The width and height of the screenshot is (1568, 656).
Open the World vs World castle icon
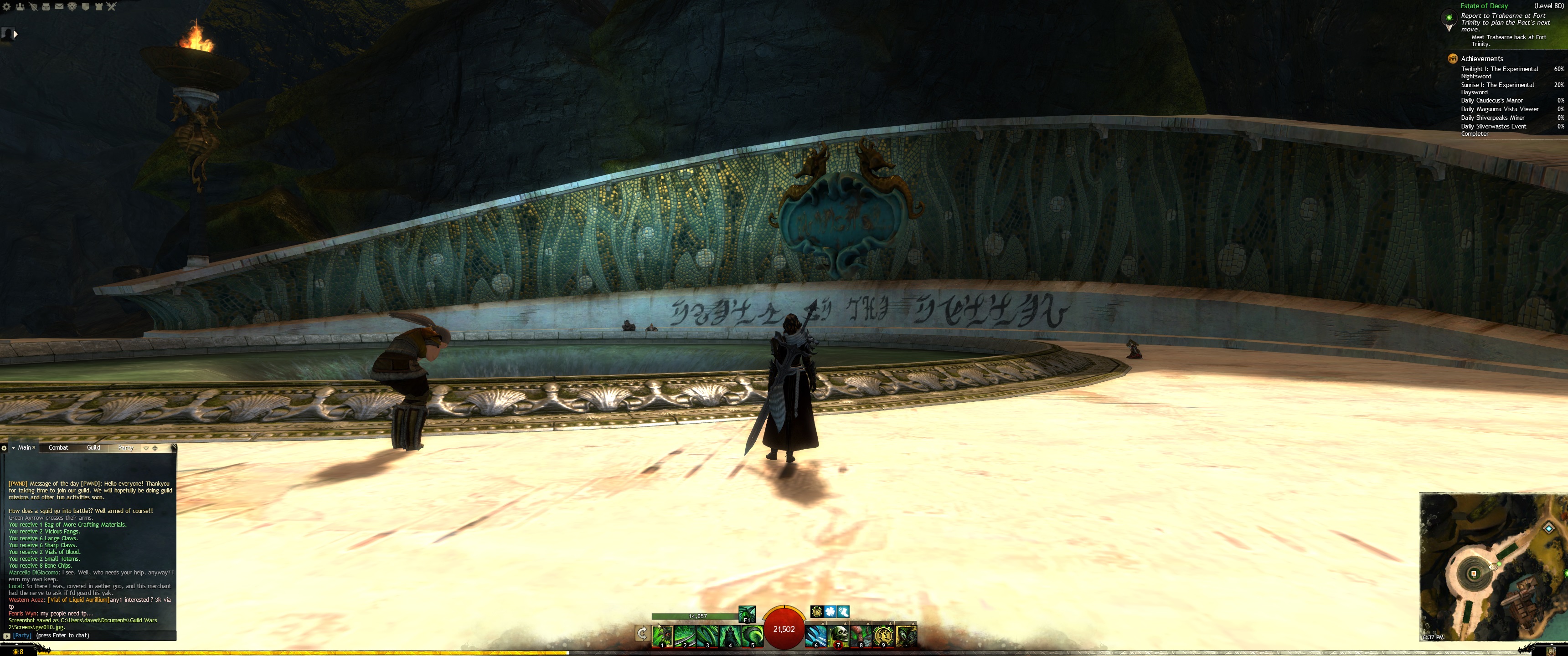pyautogui.click(x=98, y=7)
